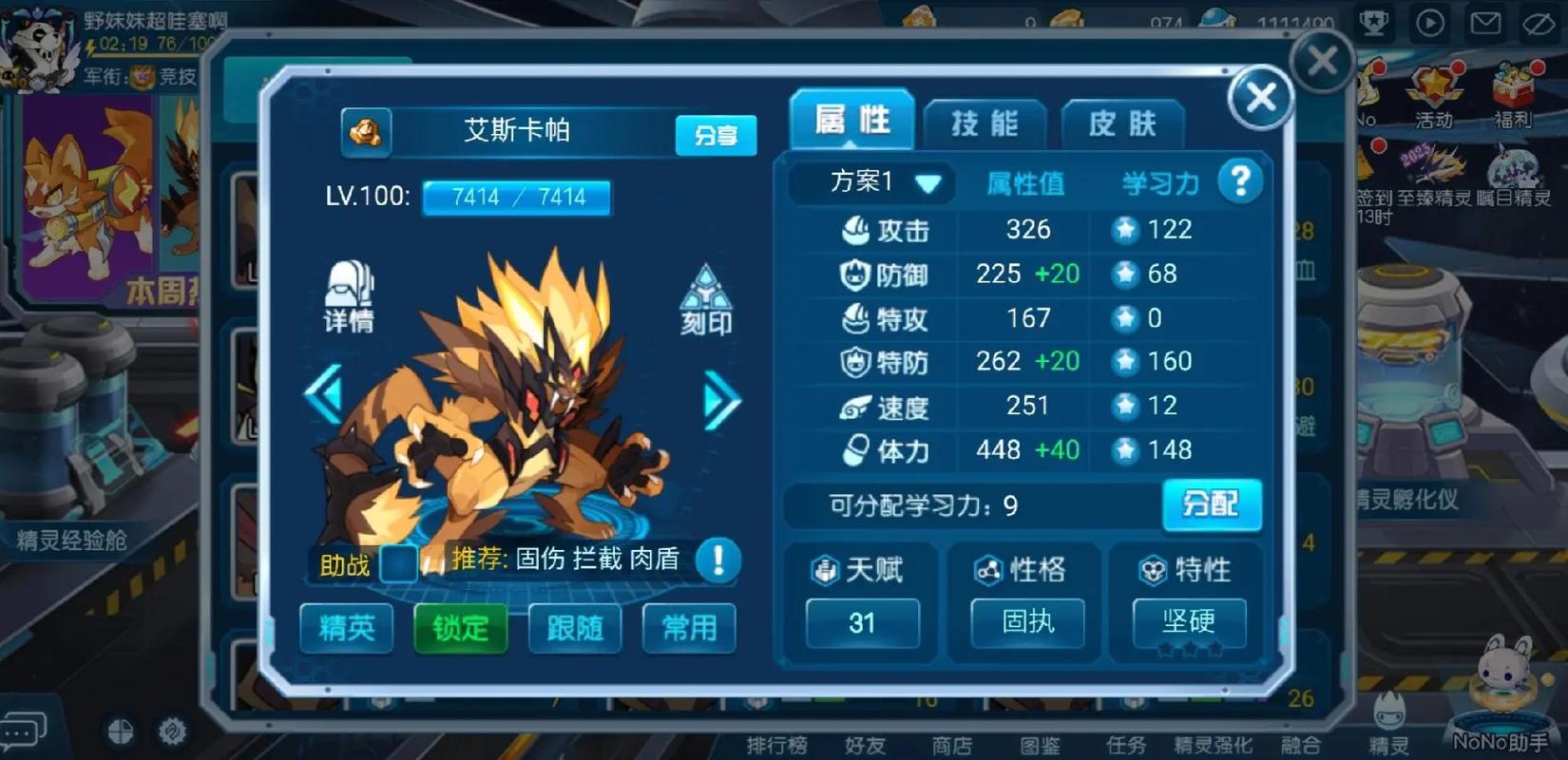Screen dimensions: 1568x760
Task: Toggle the 锁定 lock button
Action: pos(459,628)
